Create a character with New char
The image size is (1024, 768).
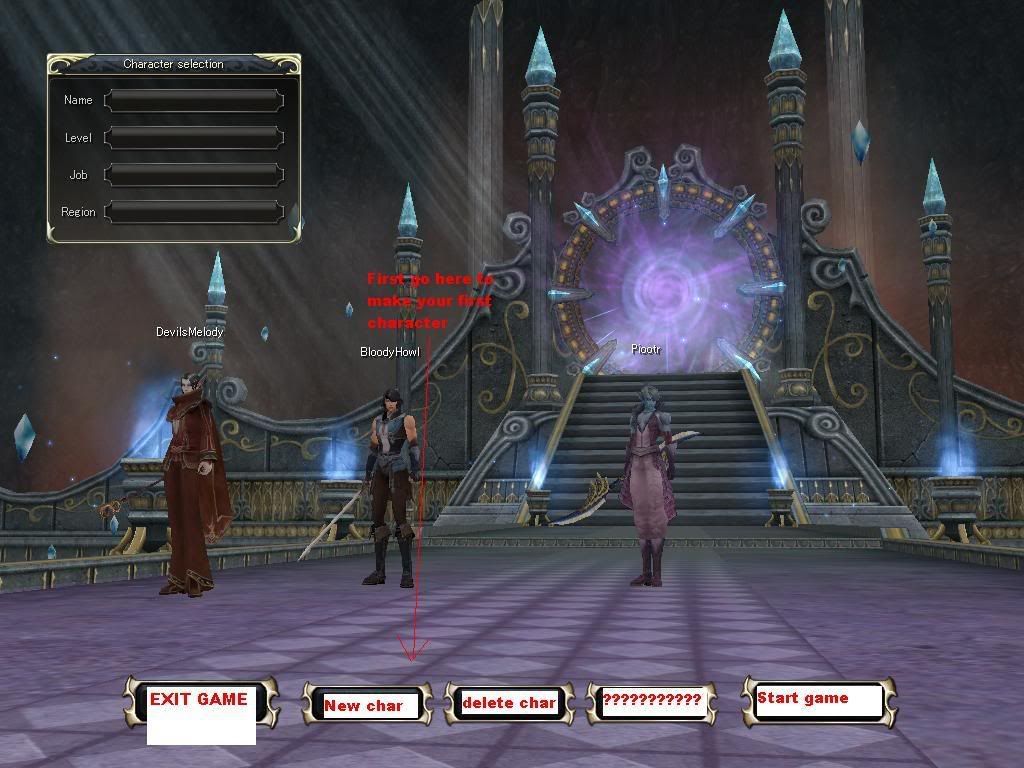tap(365, 704)
